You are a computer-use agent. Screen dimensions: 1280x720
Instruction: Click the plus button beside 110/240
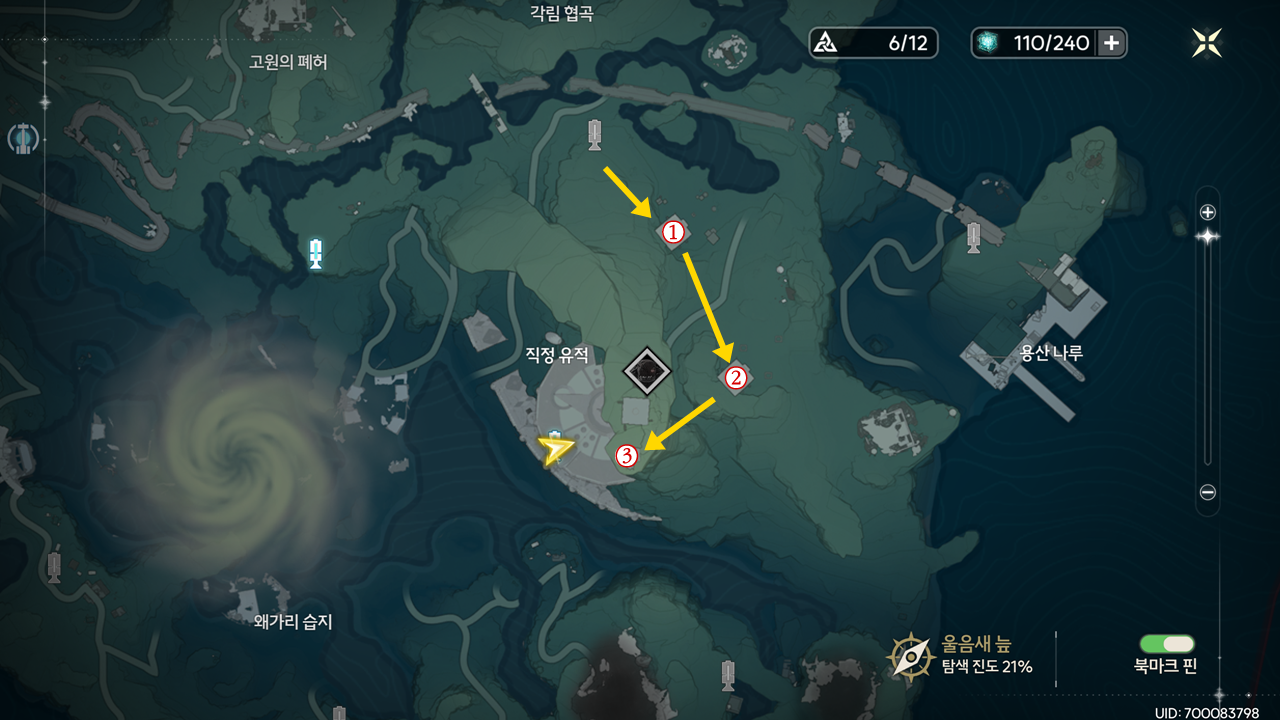click(x=1111, y=43)
